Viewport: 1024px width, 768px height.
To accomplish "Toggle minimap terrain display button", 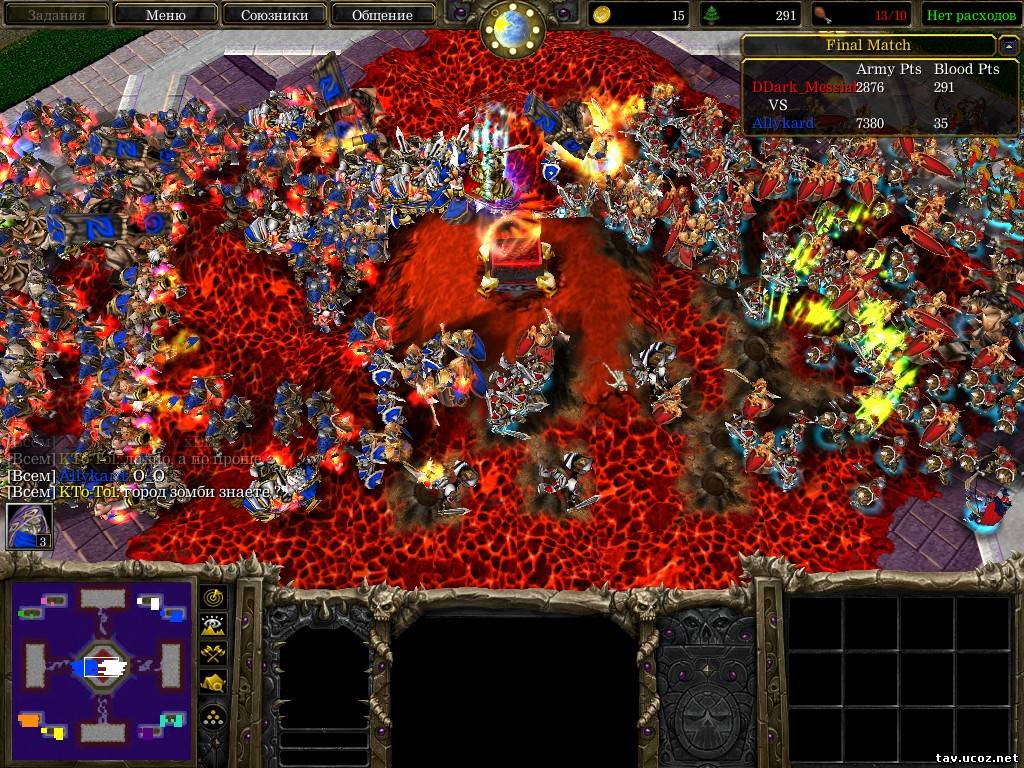I will [x=214, y=626].
